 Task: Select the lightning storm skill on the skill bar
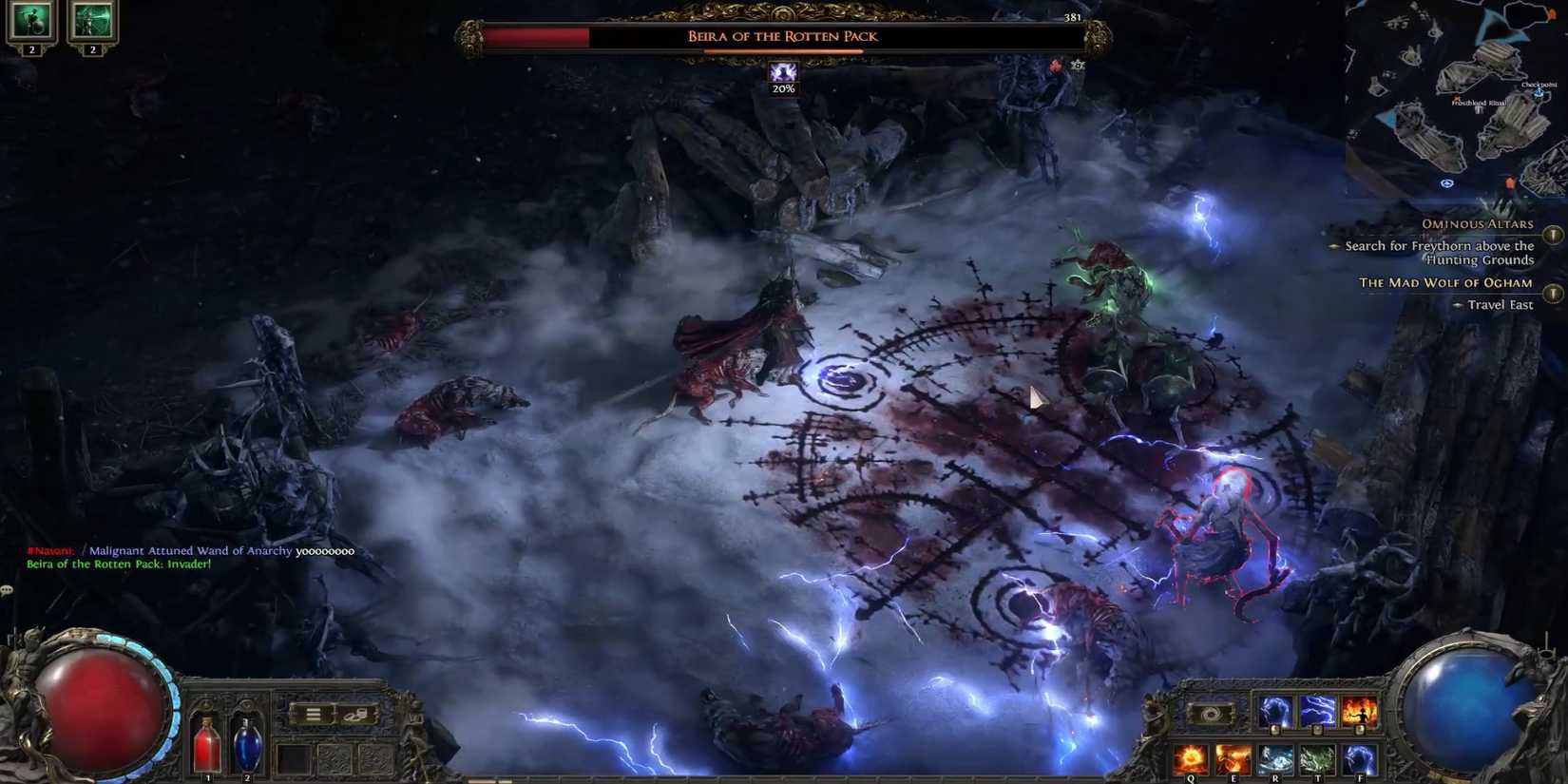coord(1317,711)
